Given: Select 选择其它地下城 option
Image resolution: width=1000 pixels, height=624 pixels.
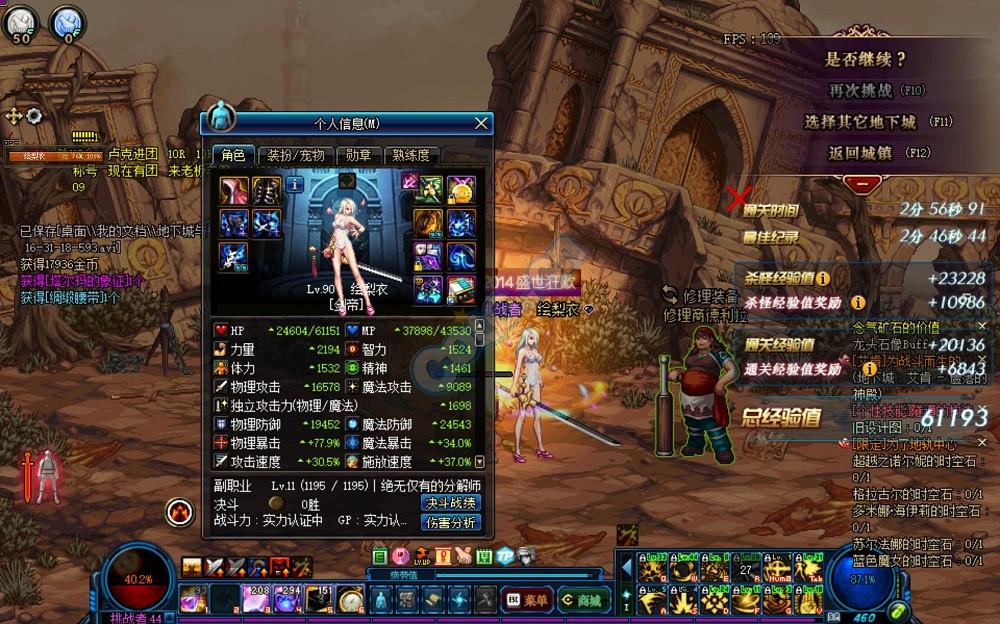Looking at the screenshot, I should click(x=860, y=122).
